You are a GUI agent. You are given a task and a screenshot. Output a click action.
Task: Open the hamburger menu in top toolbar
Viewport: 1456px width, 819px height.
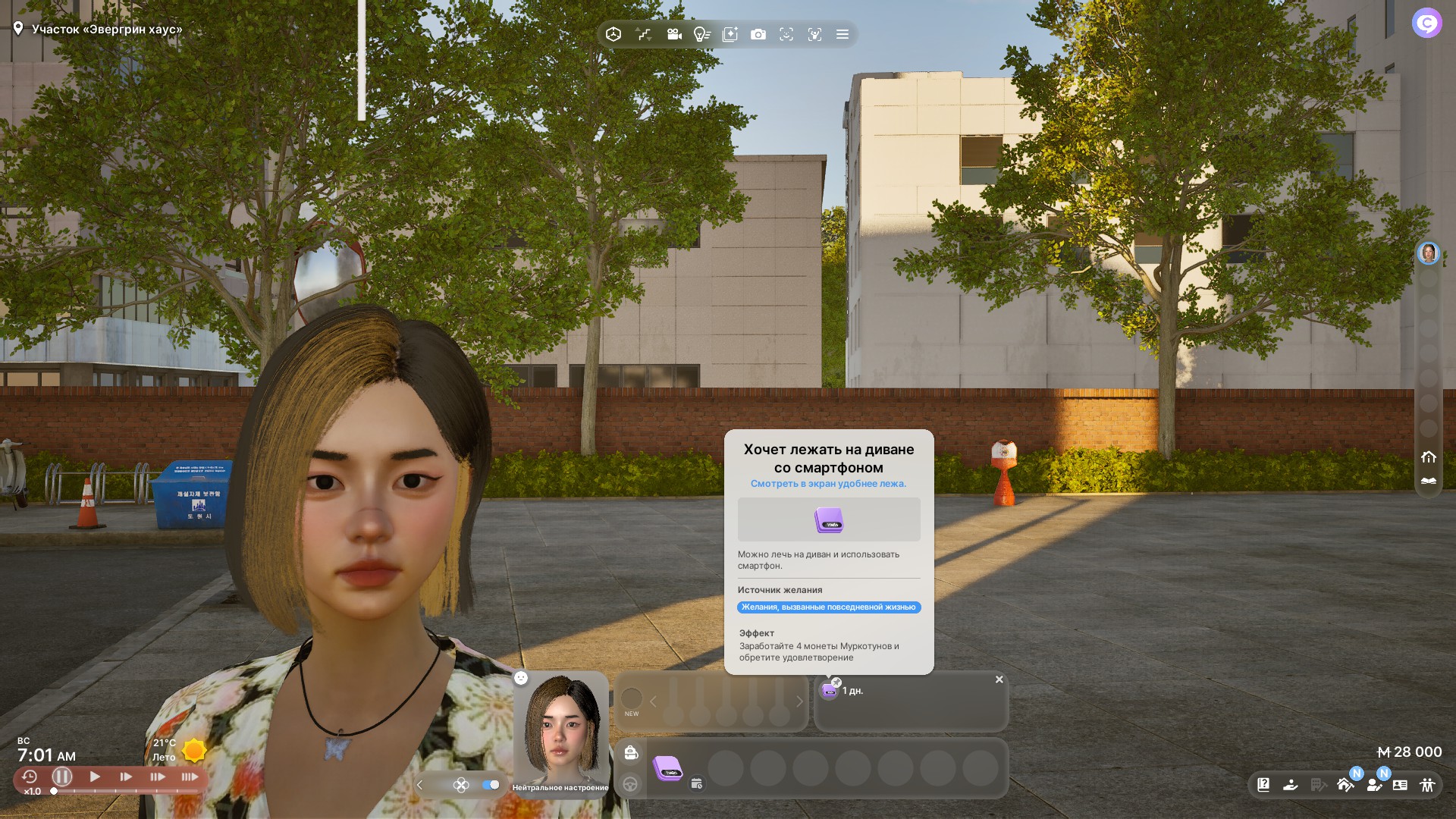pos(842,34)
